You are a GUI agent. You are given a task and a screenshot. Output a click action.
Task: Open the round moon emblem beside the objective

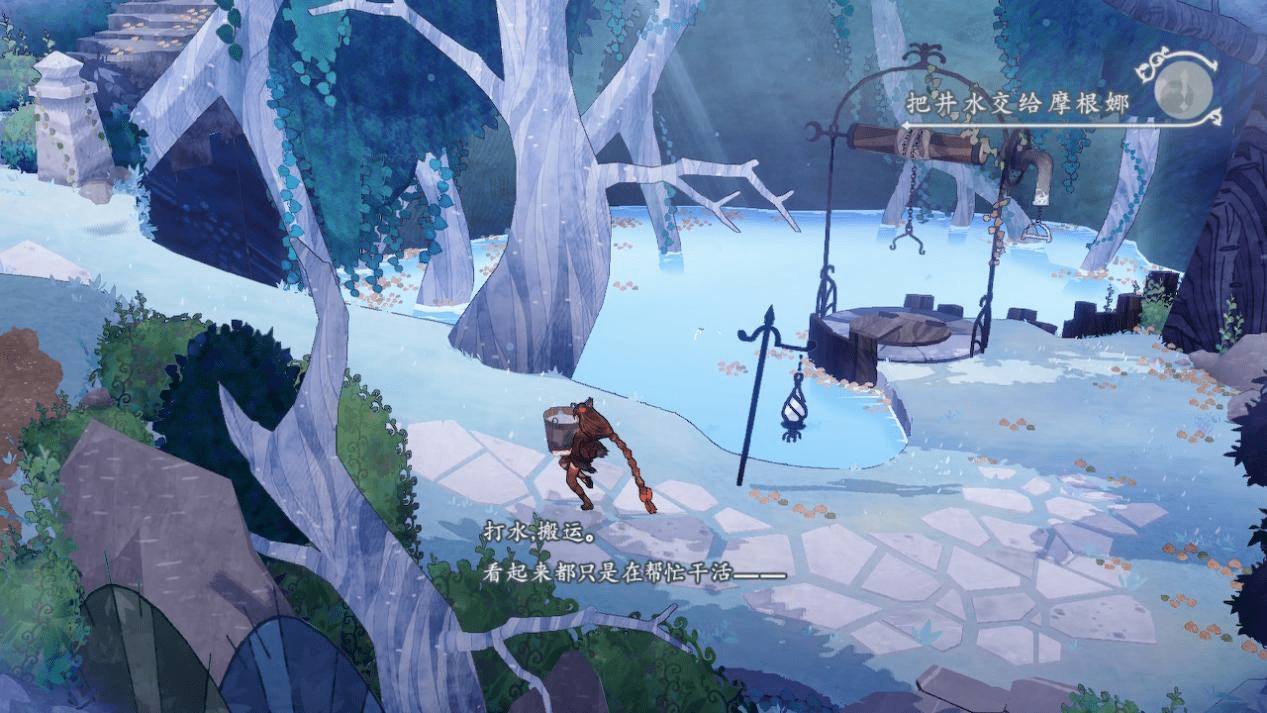click(x=1183, y=91)
